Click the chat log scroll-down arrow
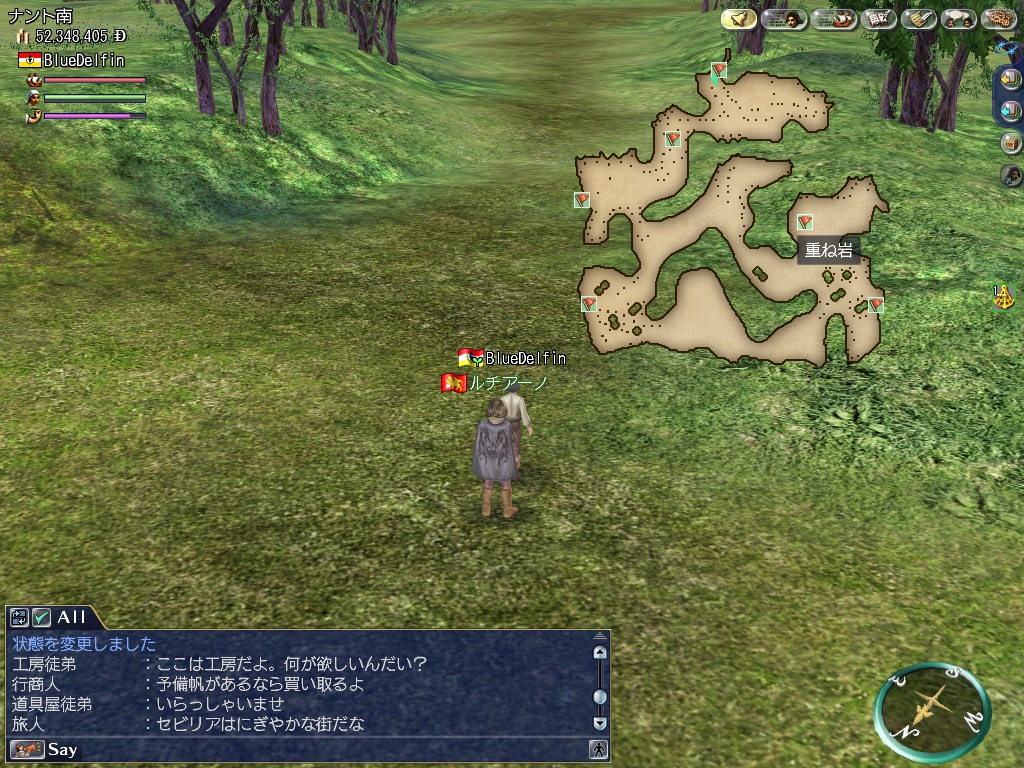This screenshot has width=1024, height=768. pos(599,722)
